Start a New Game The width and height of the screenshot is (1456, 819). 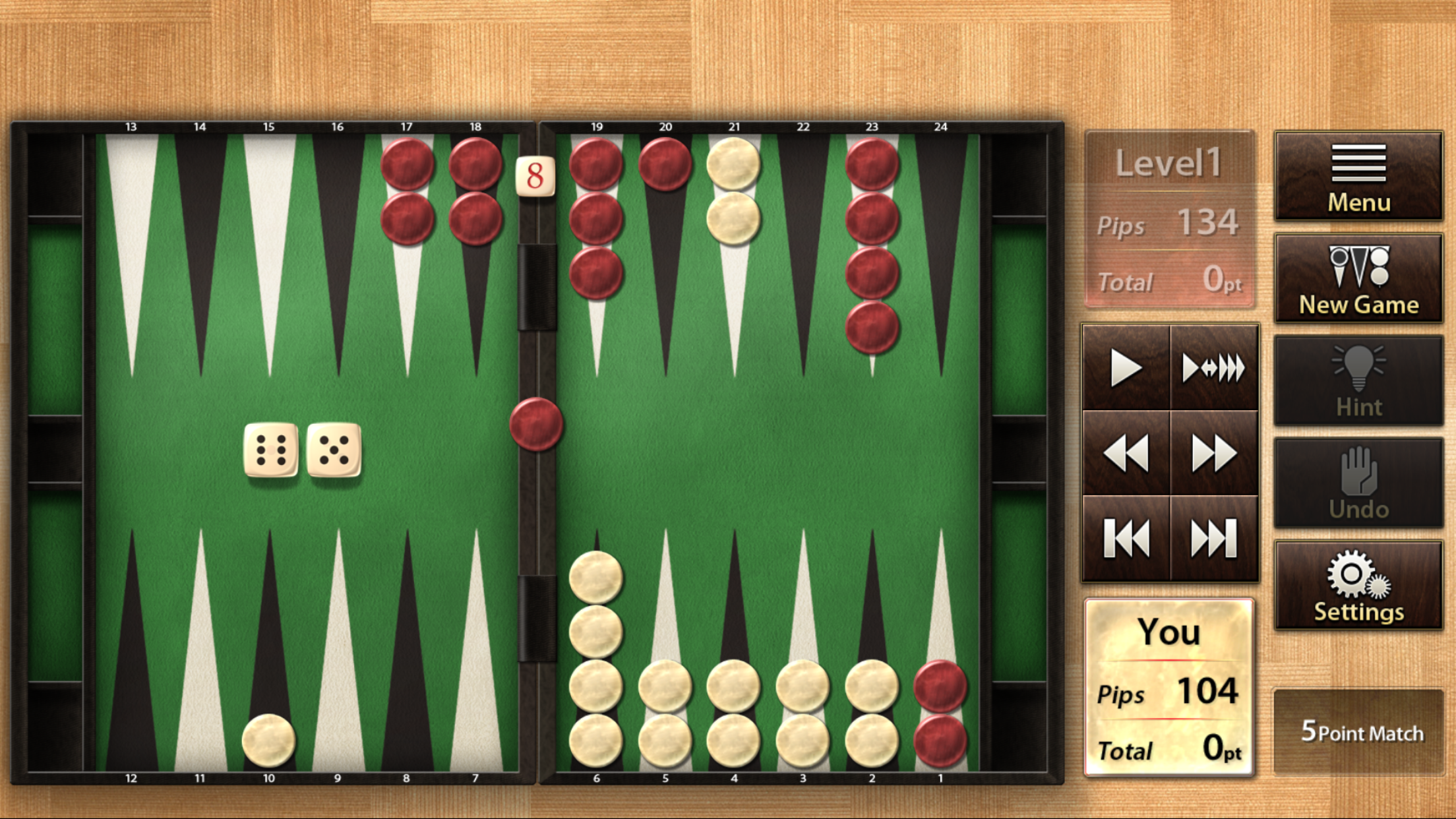pos(1357,277)
